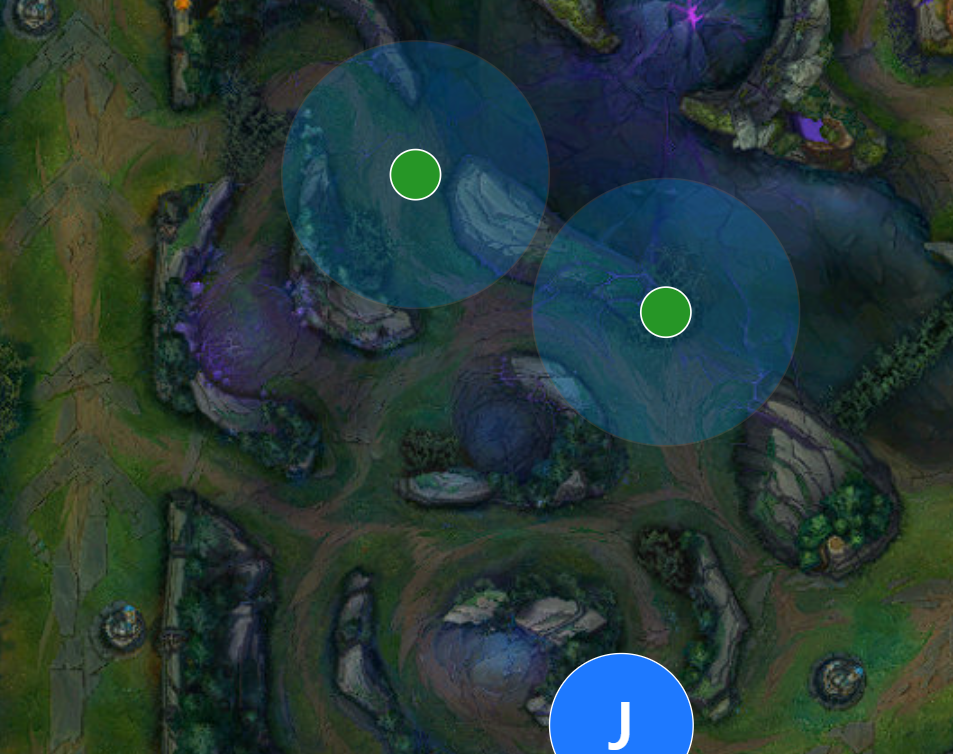
Task: Select the blue J marker
Action: tap(621, 718)
